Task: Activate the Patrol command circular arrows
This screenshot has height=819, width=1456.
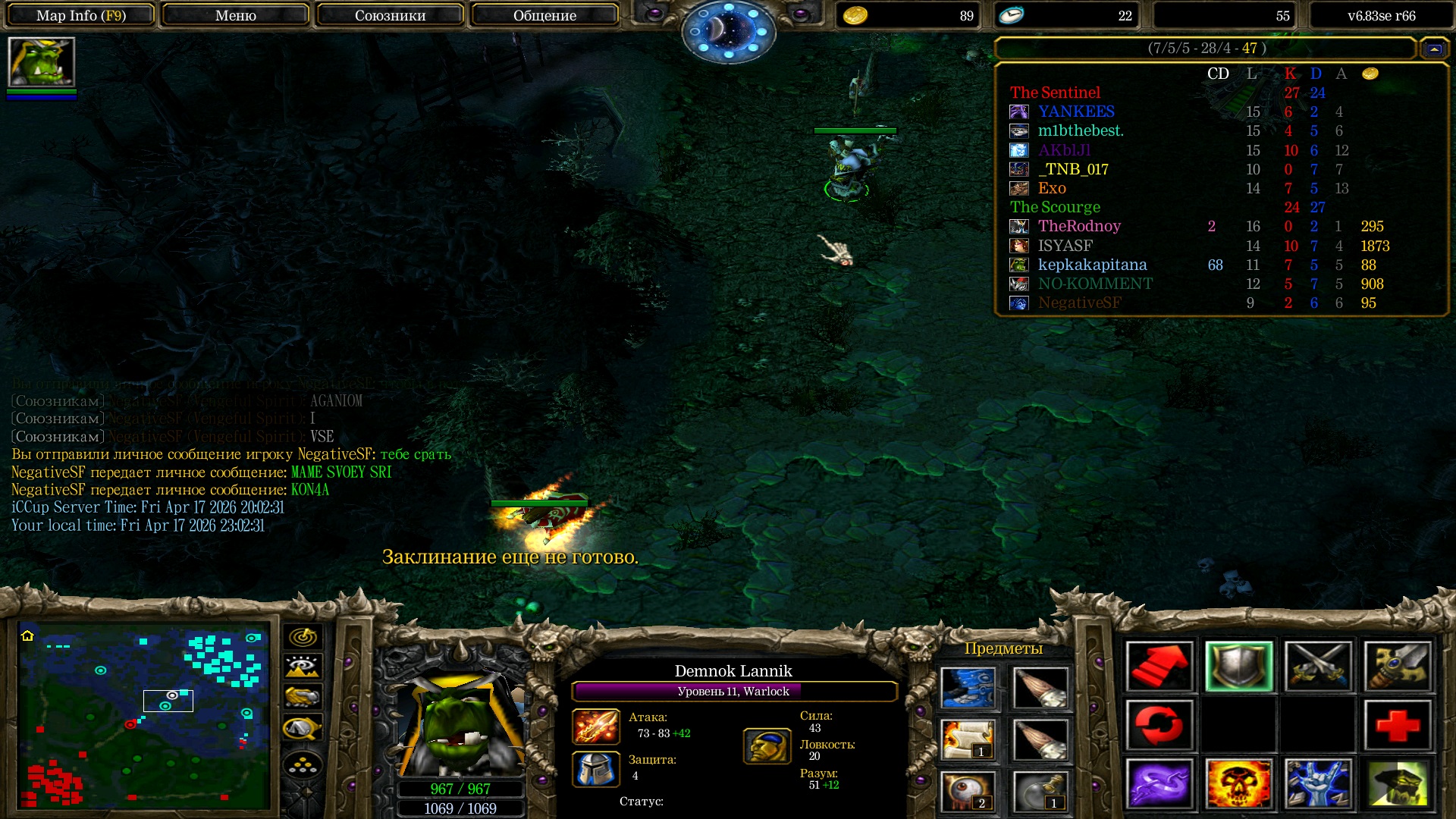Action: click(x=1159, y=725)
